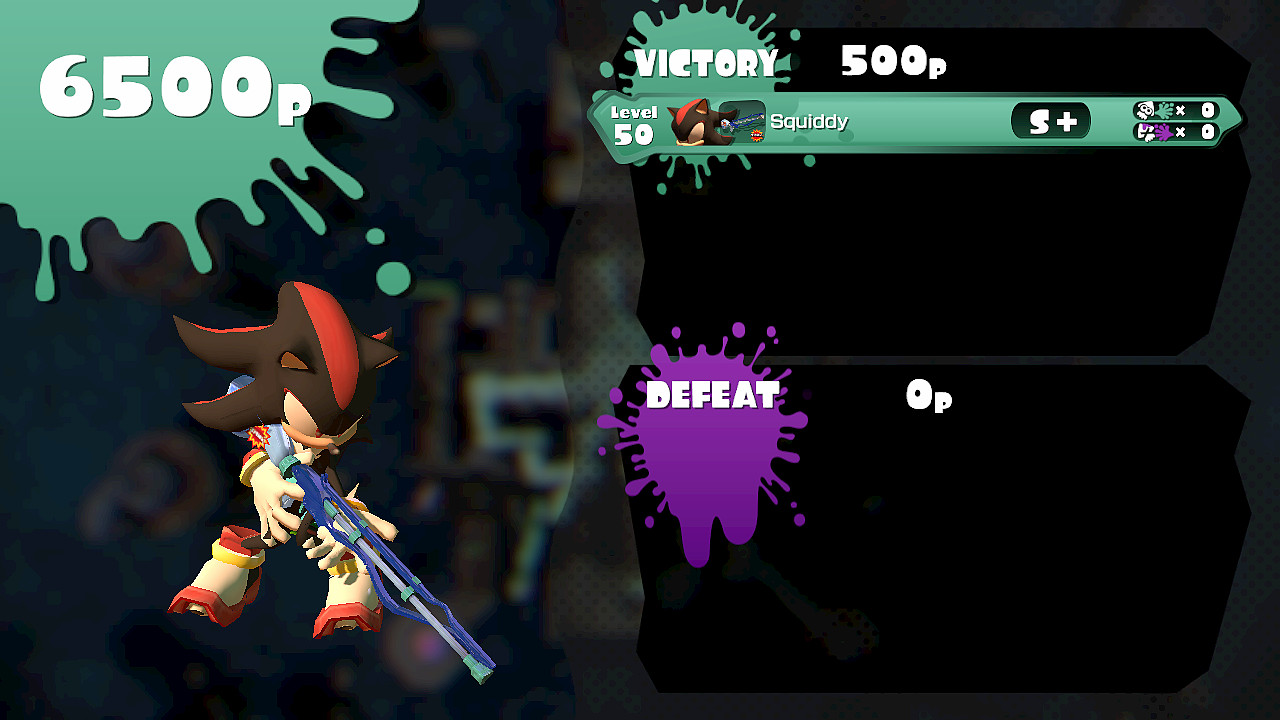Click the kill counter showing 0
This screenshot has height=720, width=1280.
(x=1206, y=110)
